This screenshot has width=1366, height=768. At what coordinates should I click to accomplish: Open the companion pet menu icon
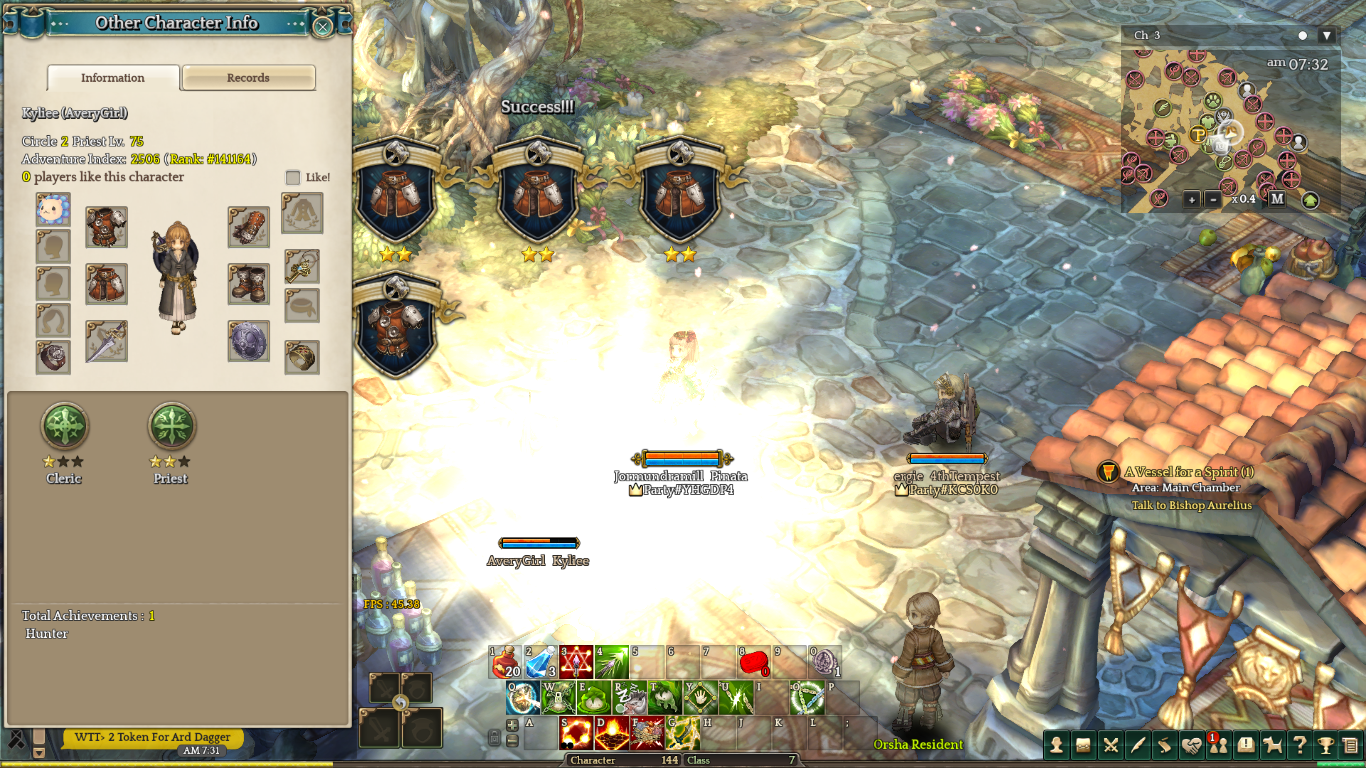pos(1272,744)
